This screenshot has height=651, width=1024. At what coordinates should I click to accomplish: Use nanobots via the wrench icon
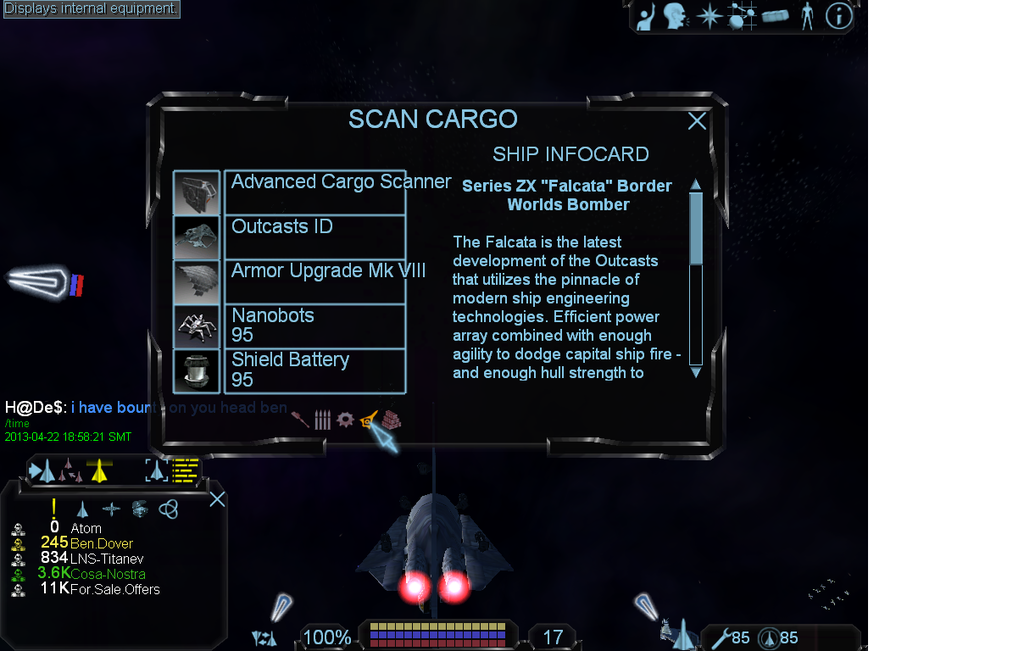(720, 637)
